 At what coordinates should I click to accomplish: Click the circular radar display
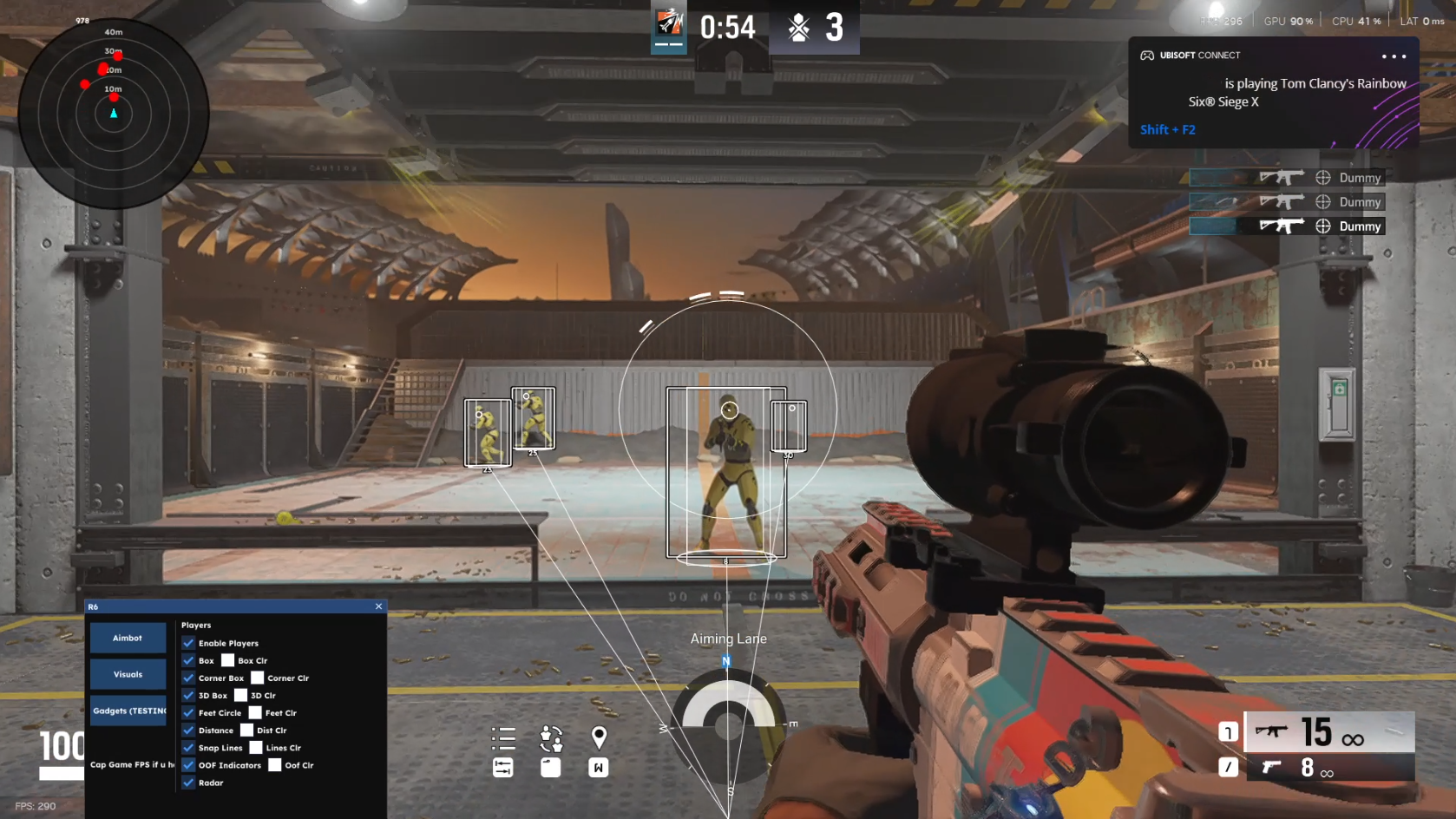pyautogui.click(x=114, y=114)
